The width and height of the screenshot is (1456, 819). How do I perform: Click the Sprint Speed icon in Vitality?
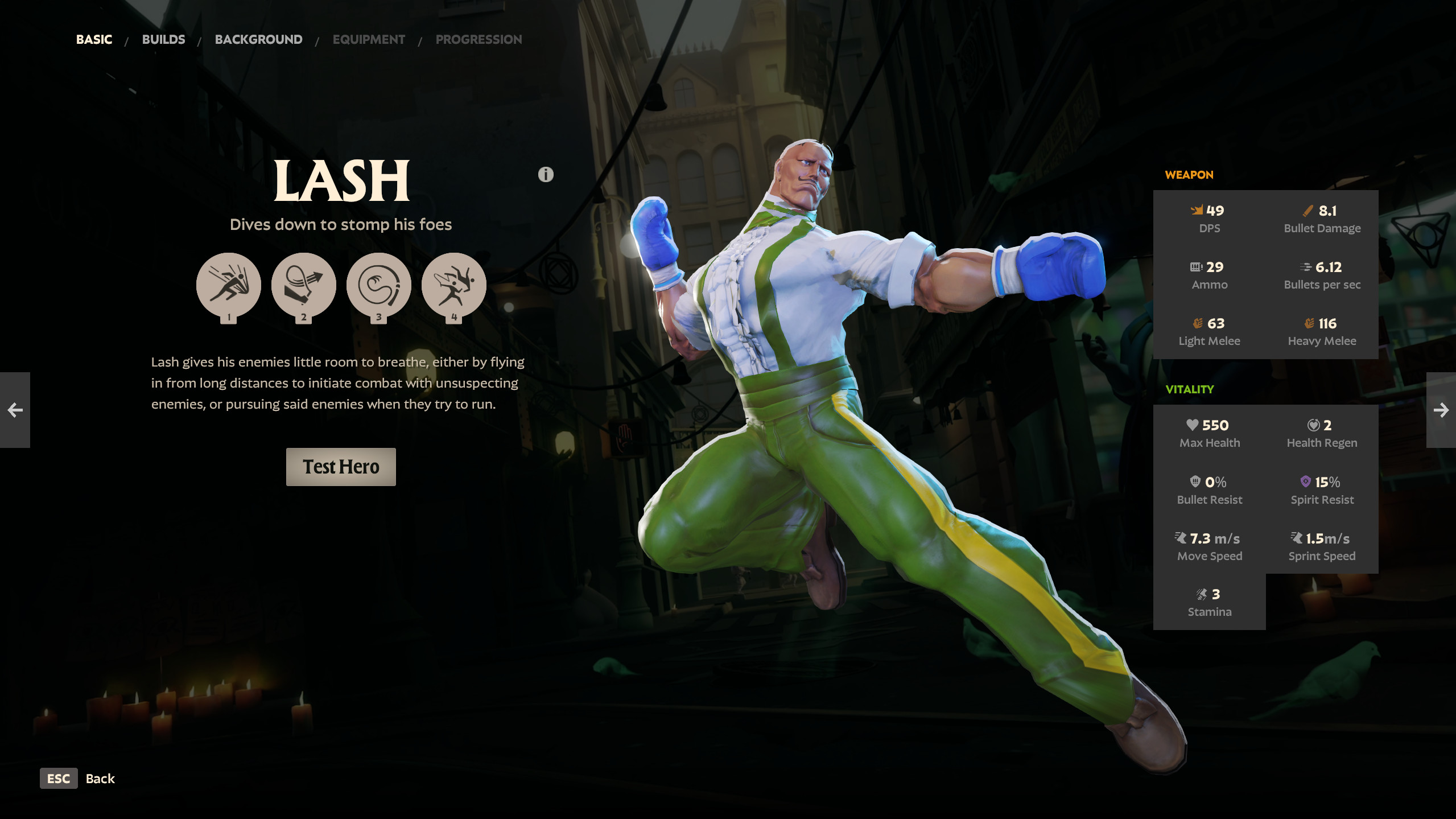(1297, 538)
